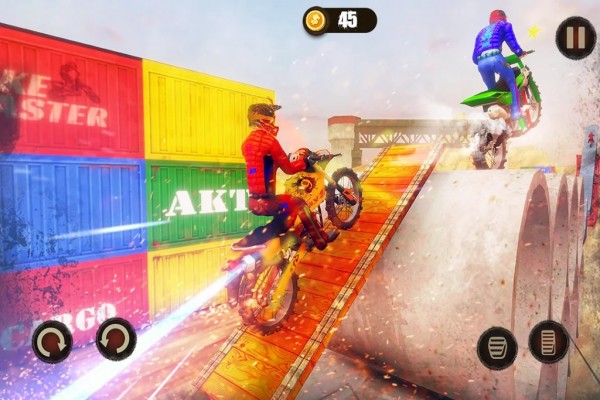
Task: Hit the wide brake pedal button
Action: (497, 347)
